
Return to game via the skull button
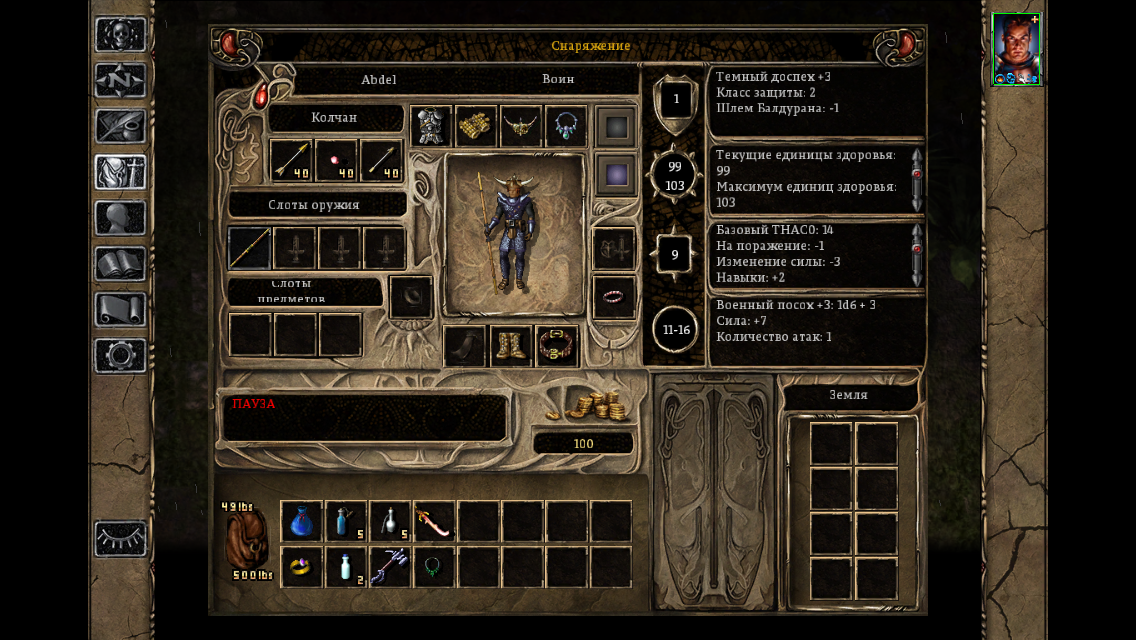coord(121,35)
